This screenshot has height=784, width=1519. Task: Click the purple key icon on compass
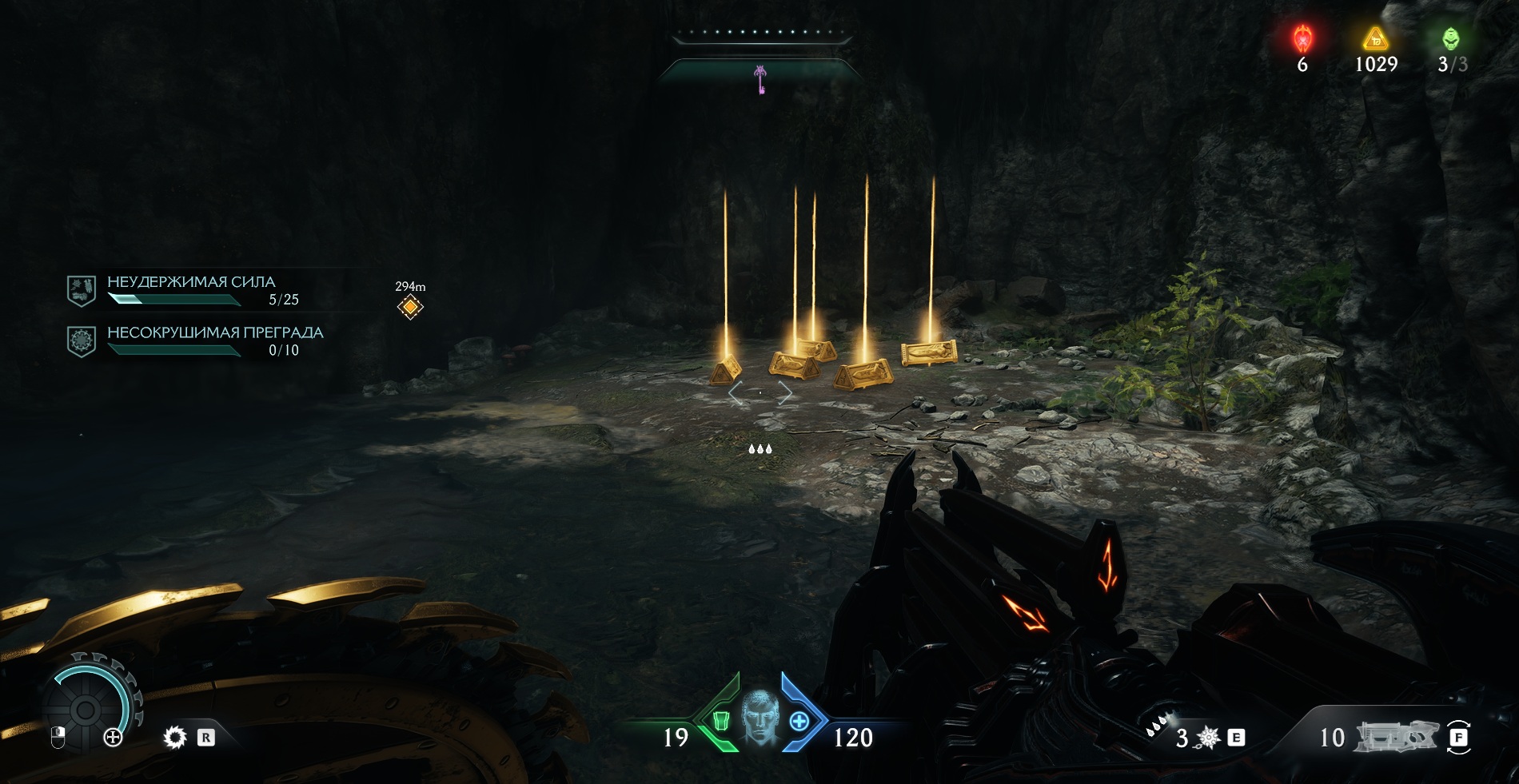(x=760, y=79)
